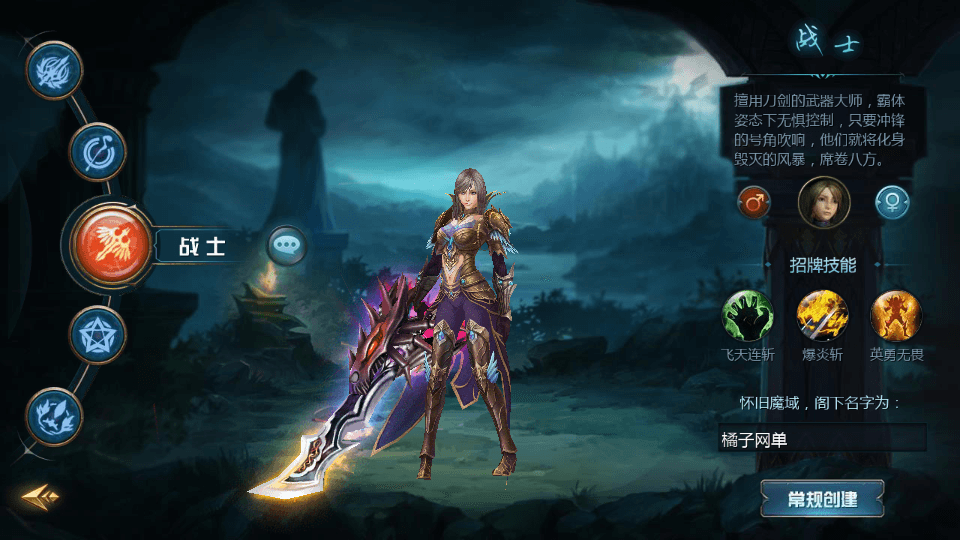Select the female gender icon
Viewport: 960px width, 540px height.
(892, 203)
